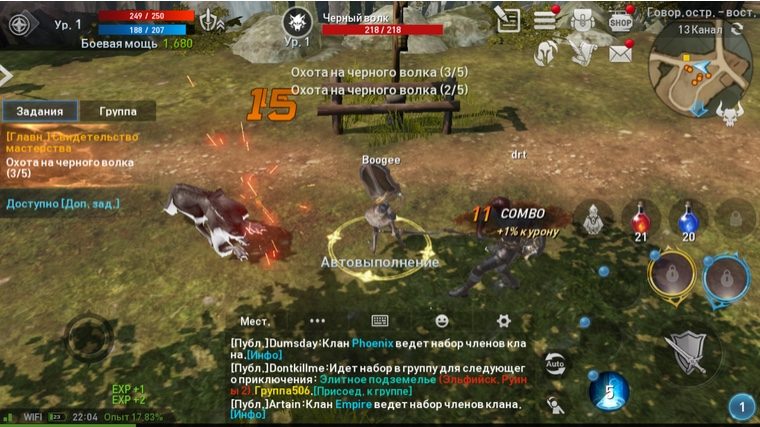
Task: Open the main menu with three bars
Action: point(545,19)
